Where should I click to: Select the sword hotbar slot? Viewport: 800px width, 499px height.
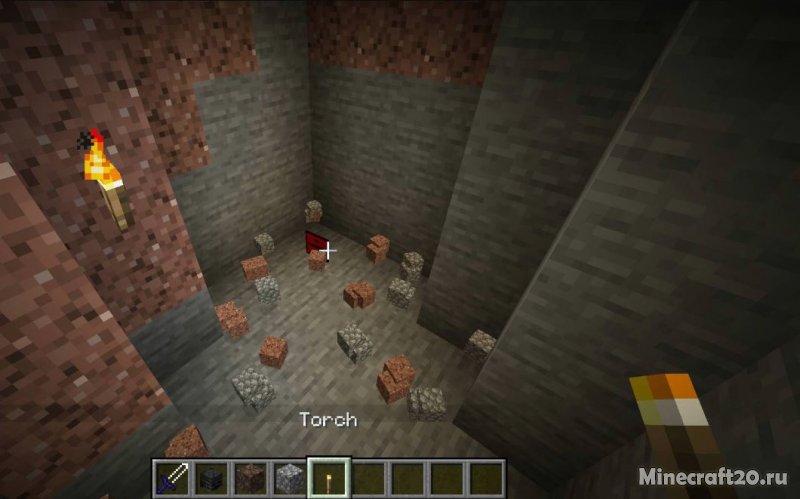click(x=170, y=478)
